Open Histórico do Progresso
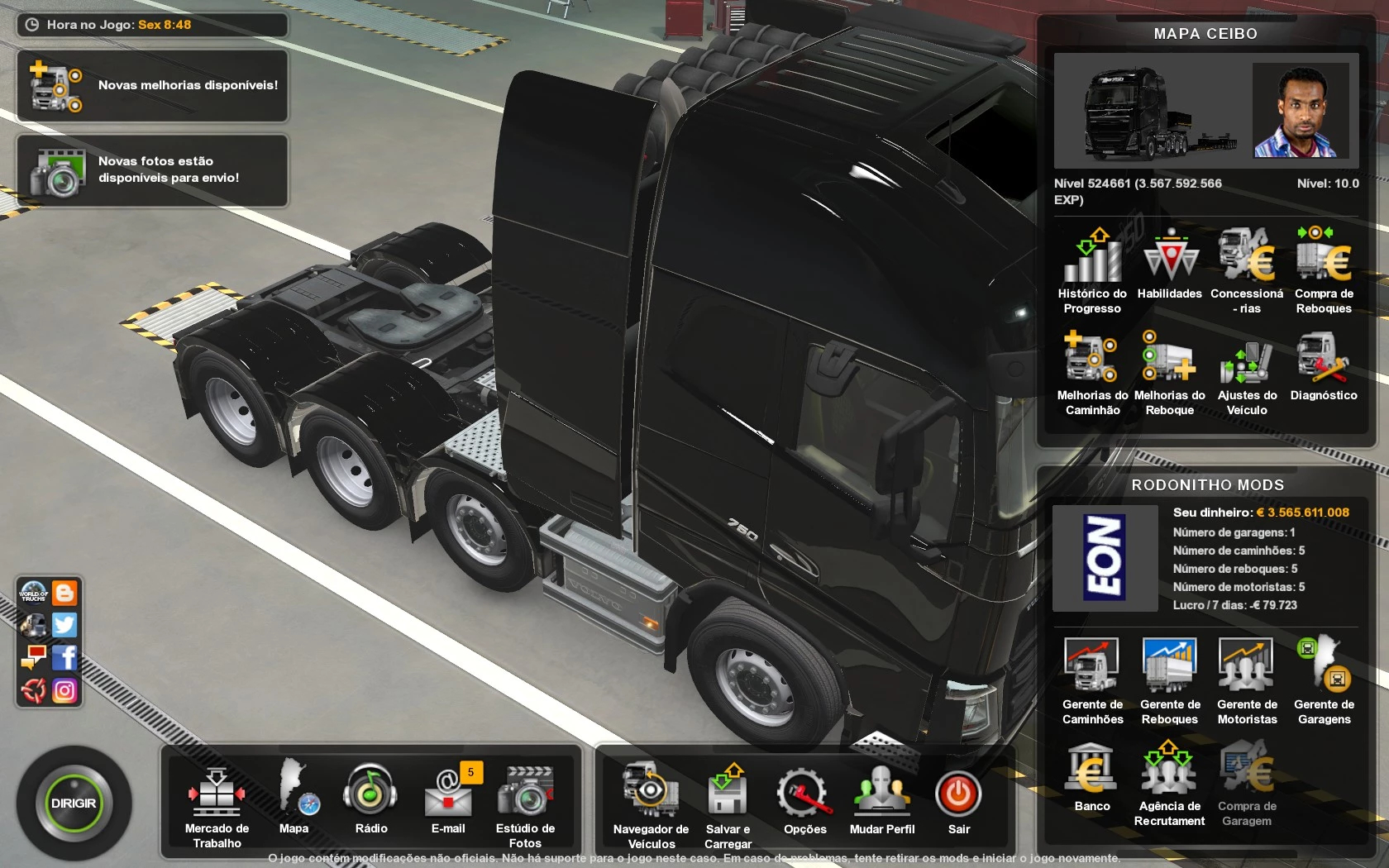The width and height of the screenshot is (1389, 868). pyautogui.click(x=1092, y=270)
